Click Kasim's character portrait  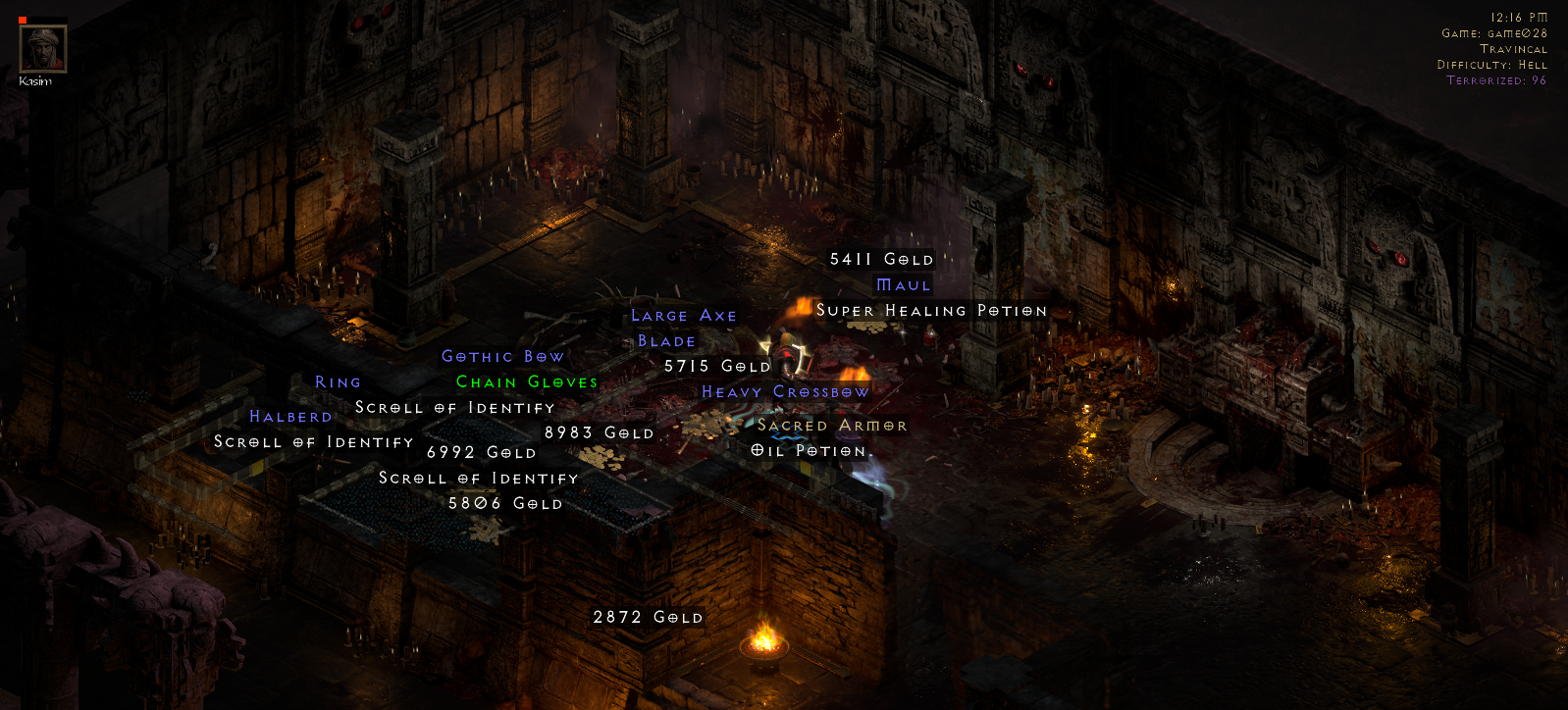(42, 47)
